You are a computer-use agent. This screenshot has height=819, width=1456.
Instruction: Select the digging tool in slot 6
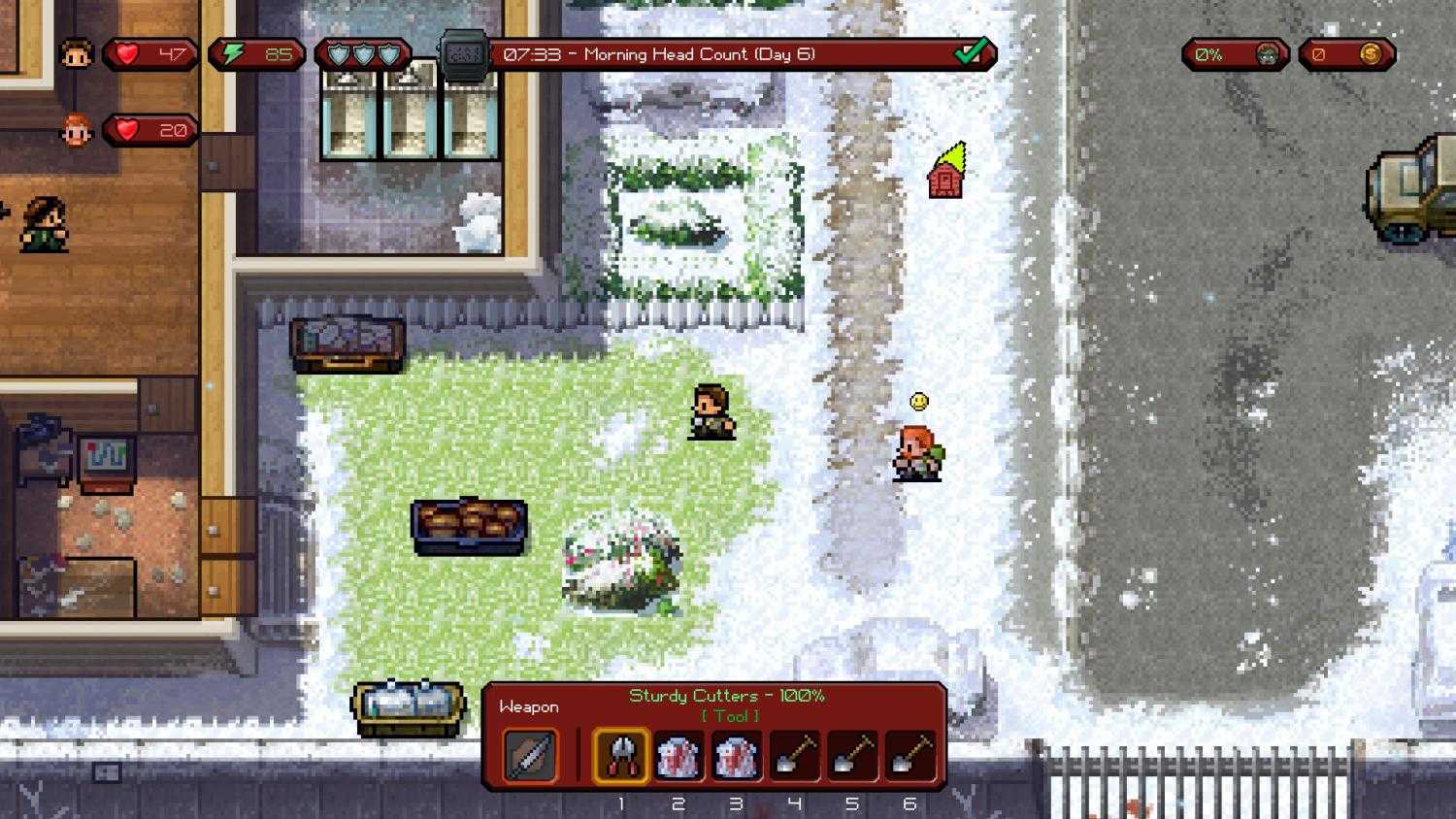[x=909, y=757]
